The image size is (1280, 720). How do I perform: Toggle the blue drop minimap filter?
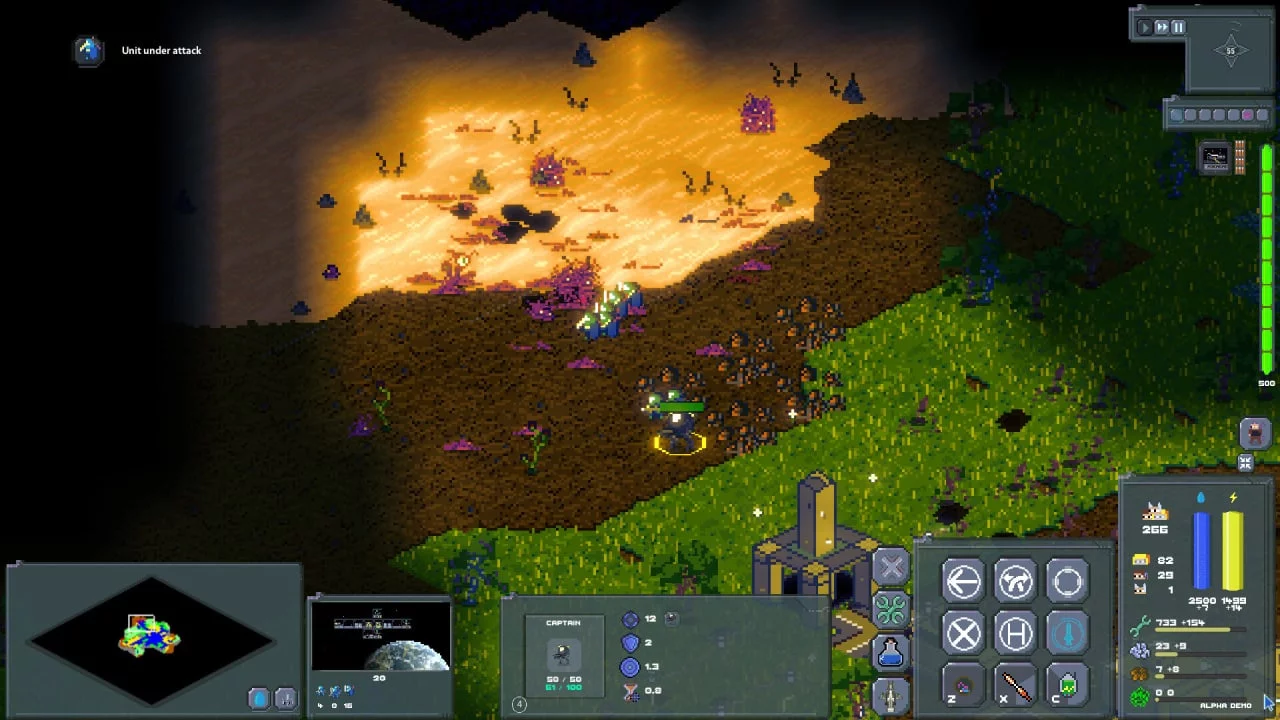(x=258, y=699)
